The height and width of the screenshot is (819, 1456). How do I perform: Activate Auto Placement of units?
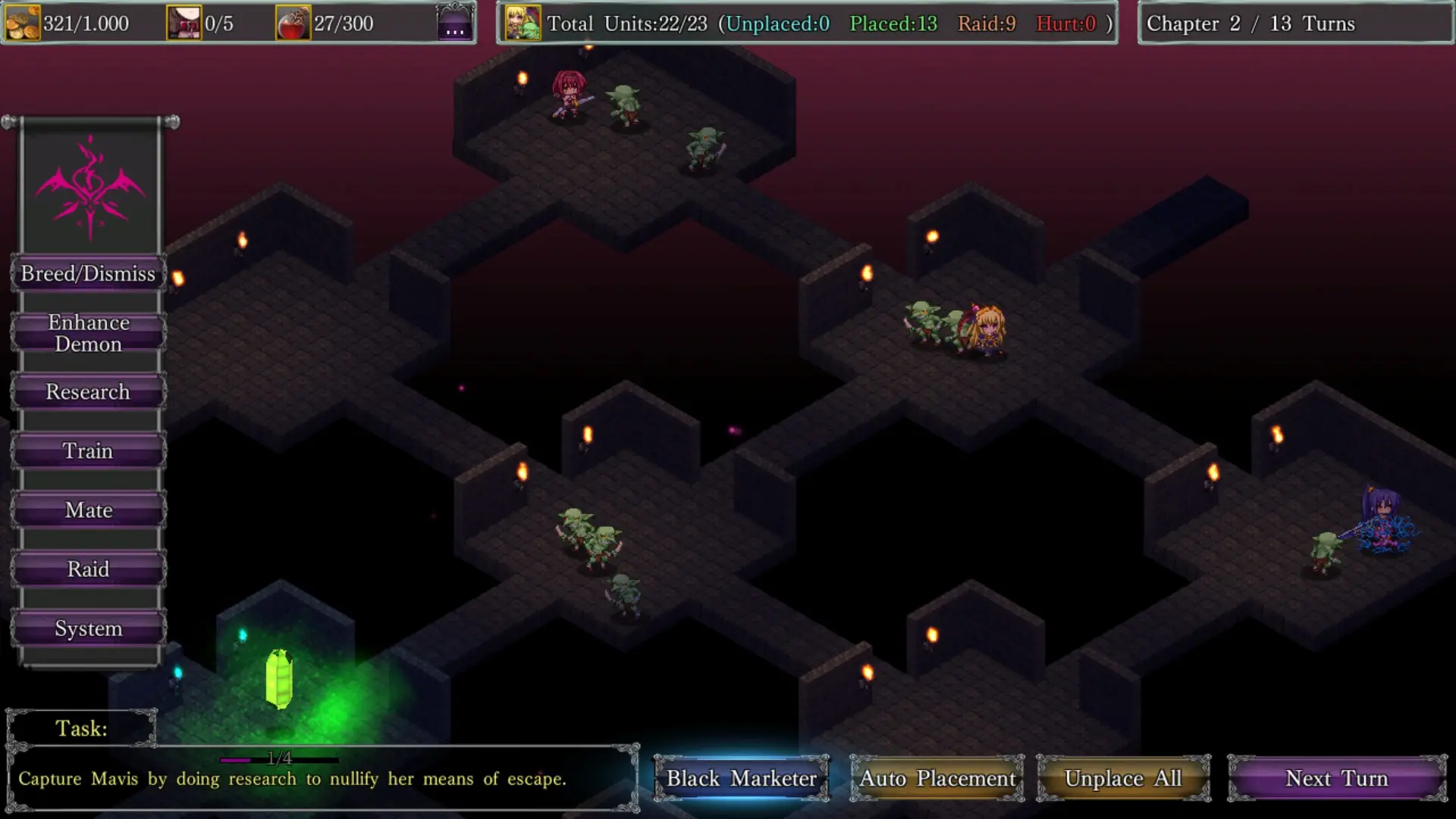tap(937, 778)
